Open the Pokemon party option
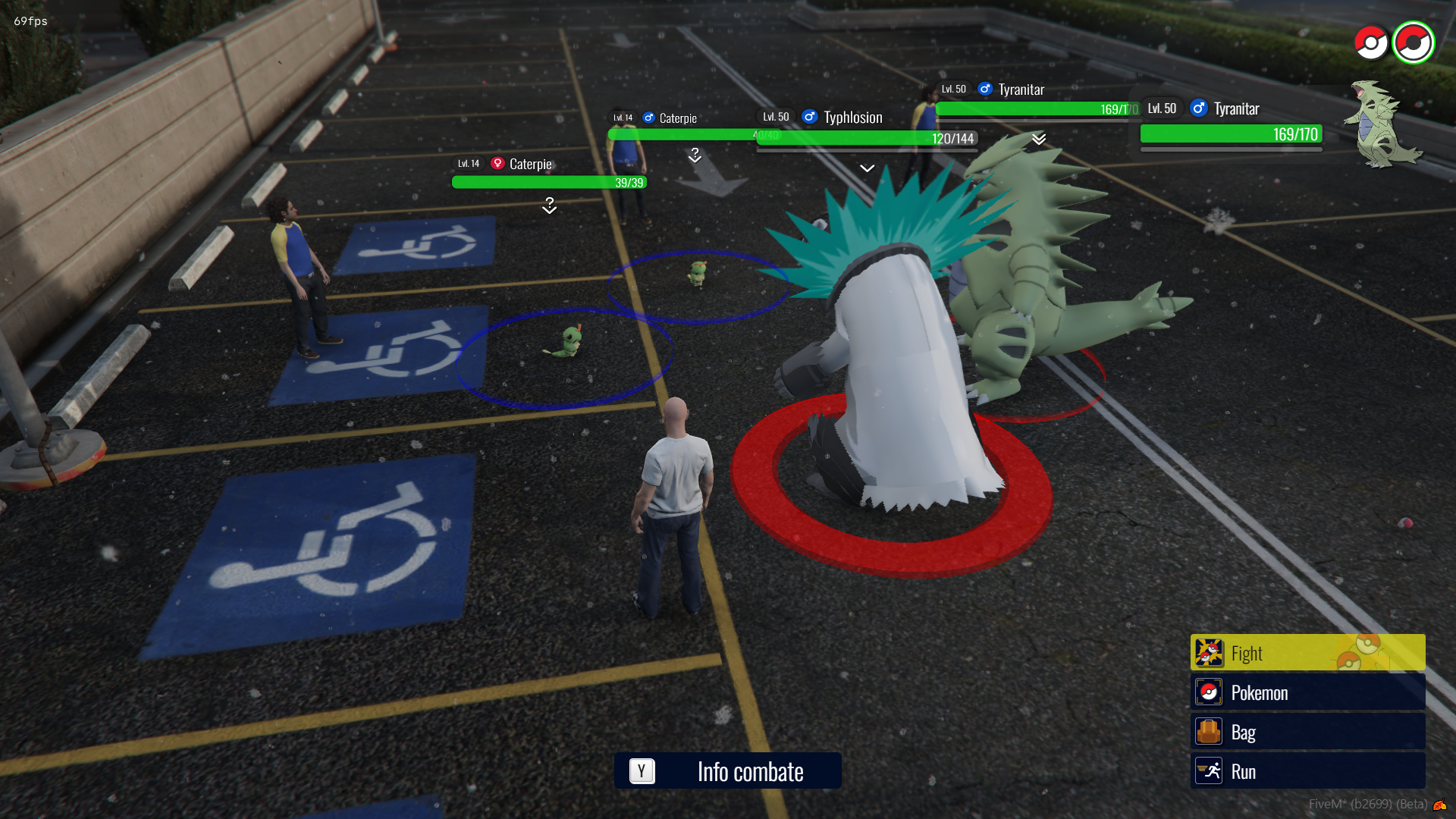 pyautogui.click(x=1307, y=692)
